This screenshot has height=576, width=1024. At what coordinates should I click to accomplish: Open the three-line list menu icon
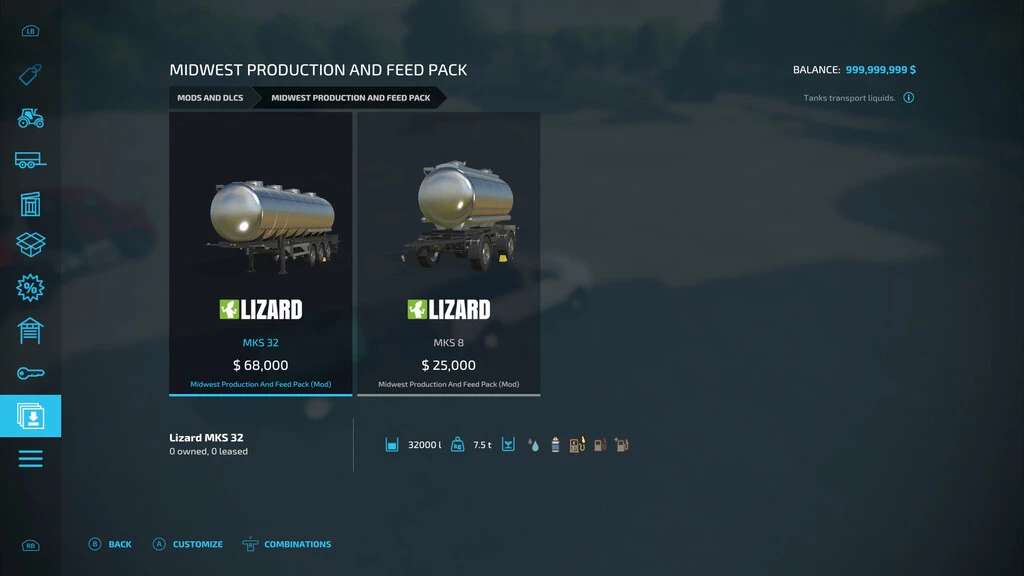tap(30, 459)
